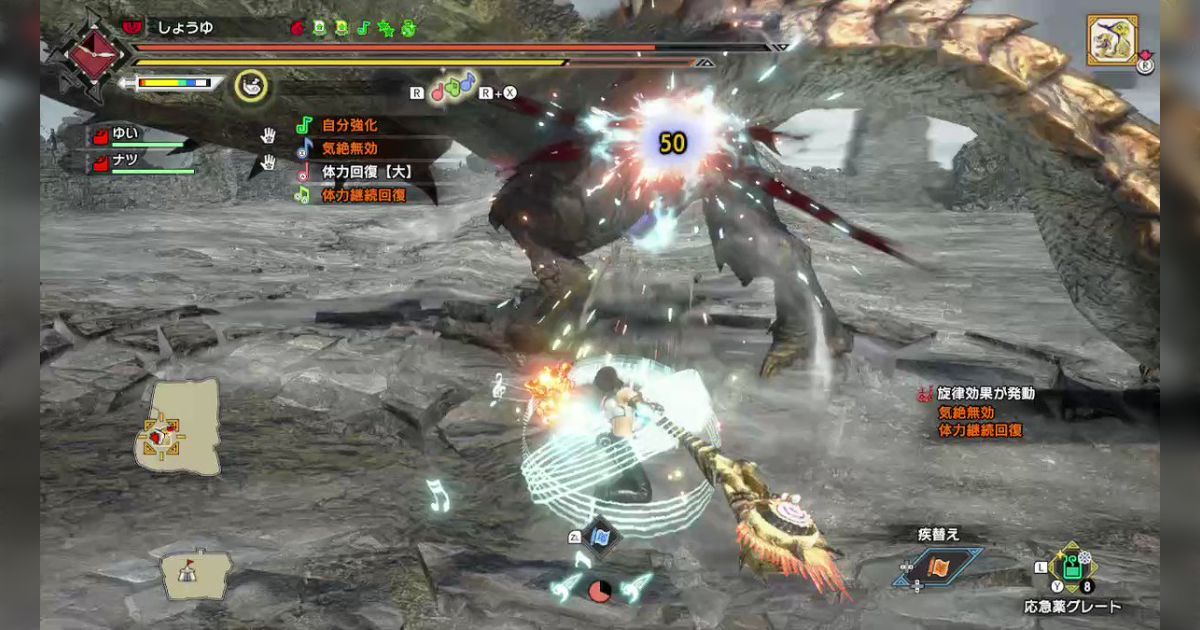The width and height of the screenshot is (1200, 630).
Task: Click the stacked music notes staff
Action: tap(453, 87)
